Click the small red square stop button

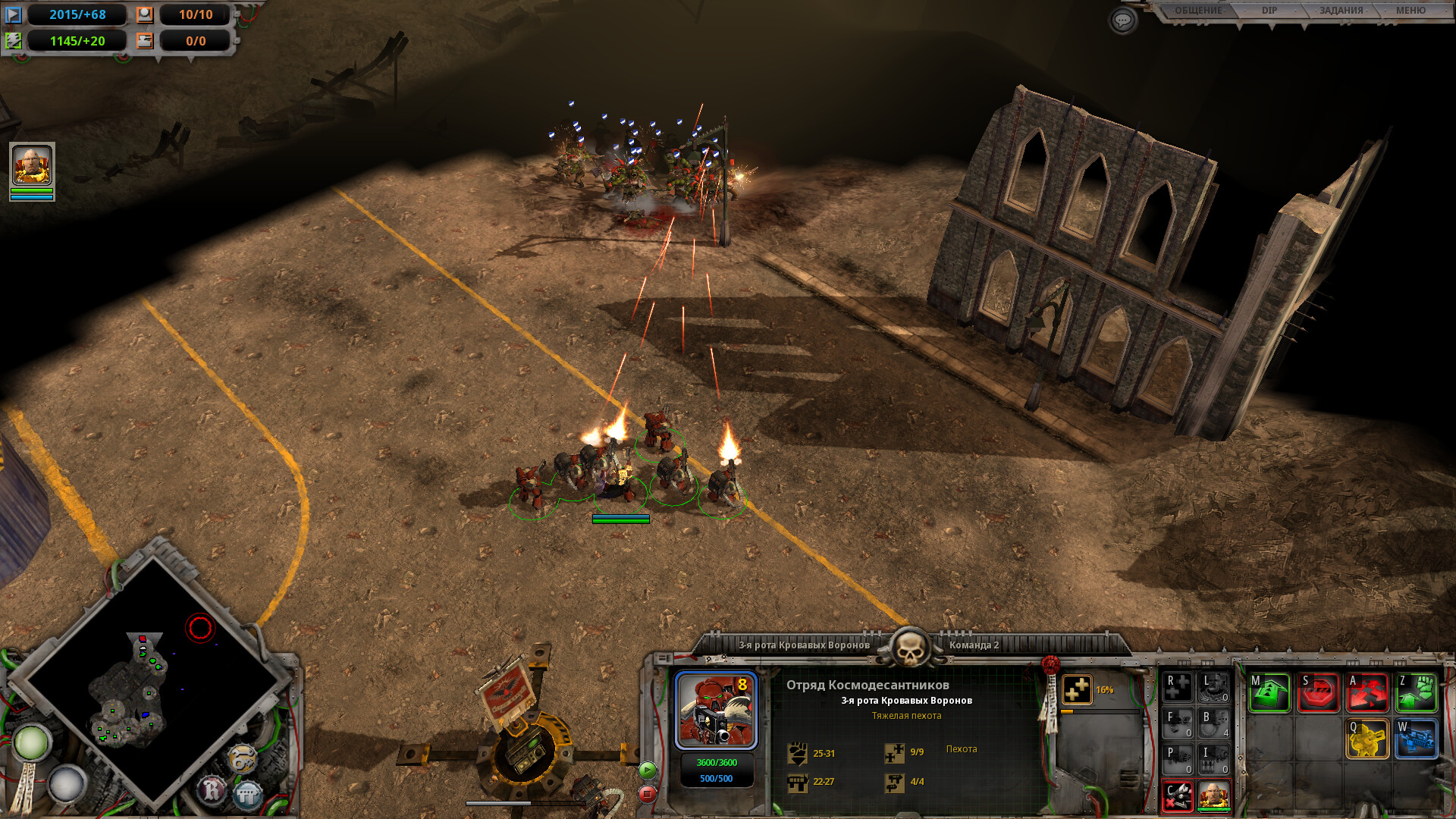647,794
